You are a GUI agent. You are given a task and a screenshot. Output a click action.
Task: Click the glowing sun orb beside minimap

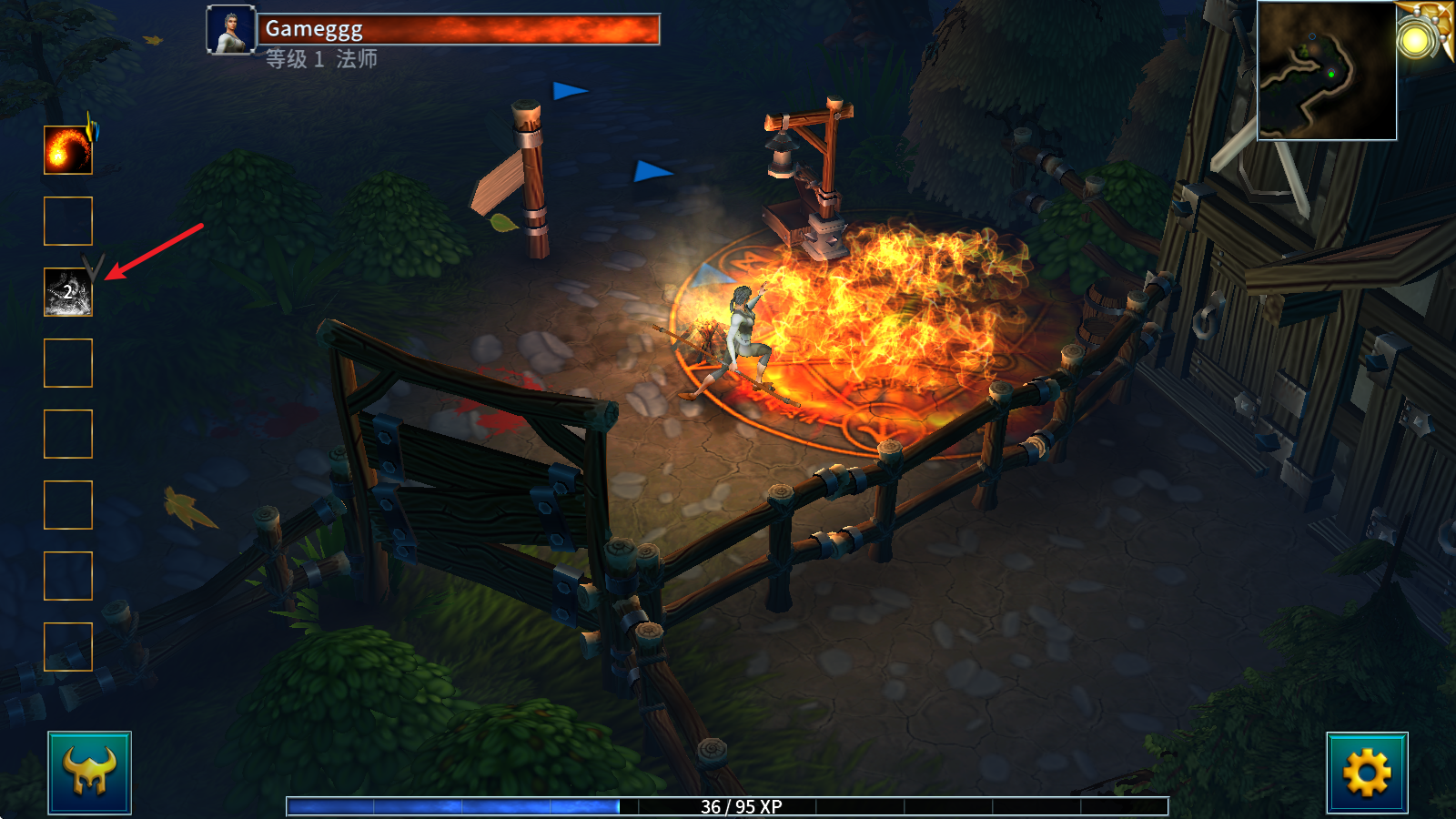[x=1416, y=39]
